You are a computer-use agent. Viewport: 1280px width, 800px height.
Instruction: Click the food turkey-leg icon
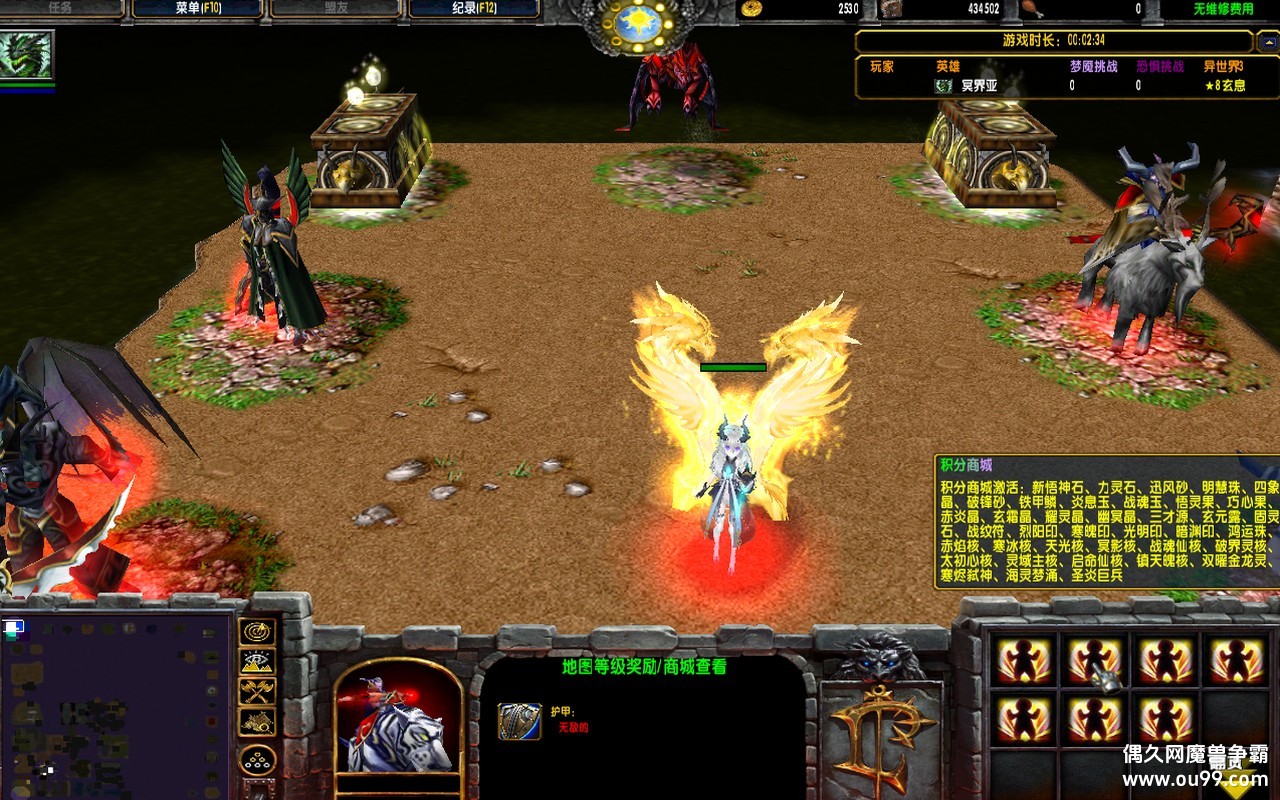(1031, 10)
